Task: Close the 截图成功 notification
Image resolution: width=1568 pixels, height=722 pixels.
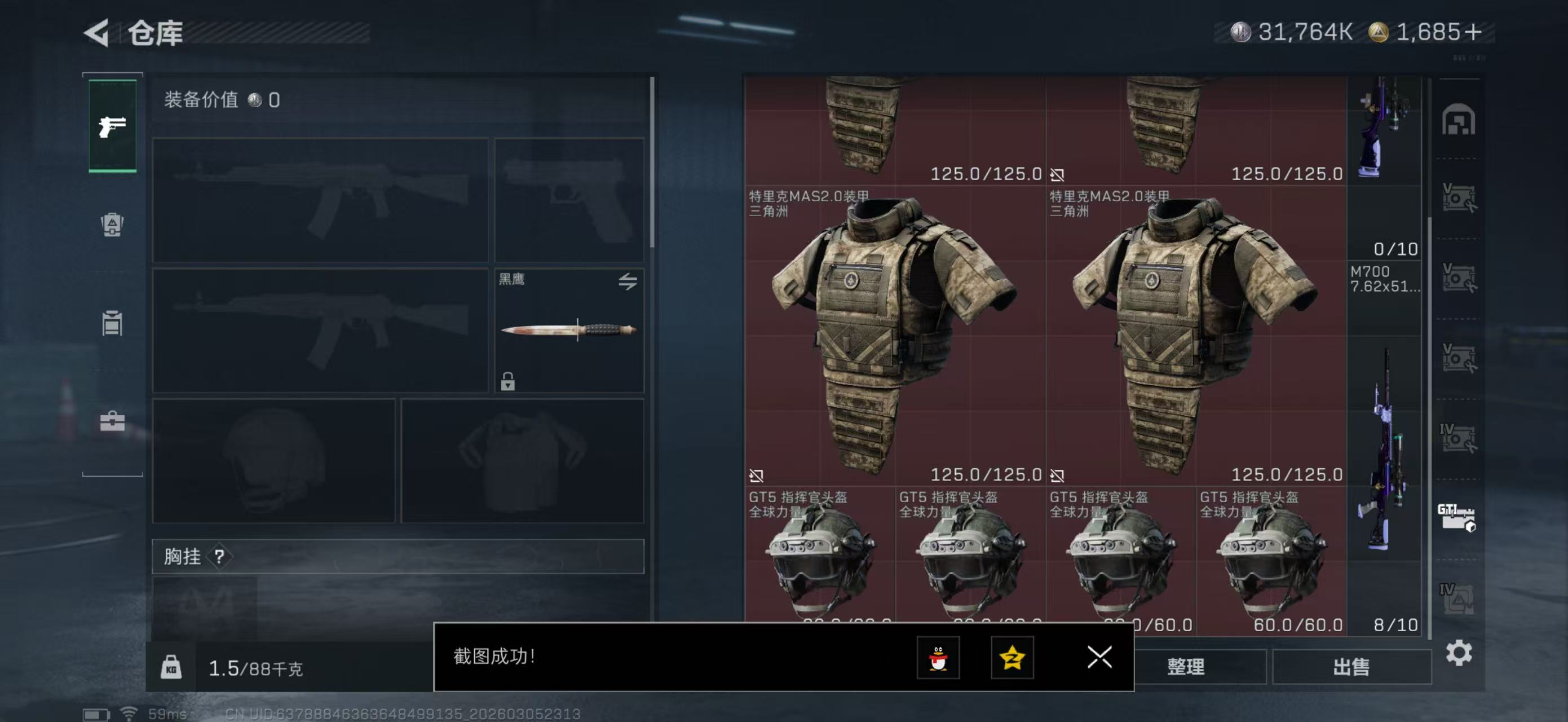Action: tap(1099, 657)
